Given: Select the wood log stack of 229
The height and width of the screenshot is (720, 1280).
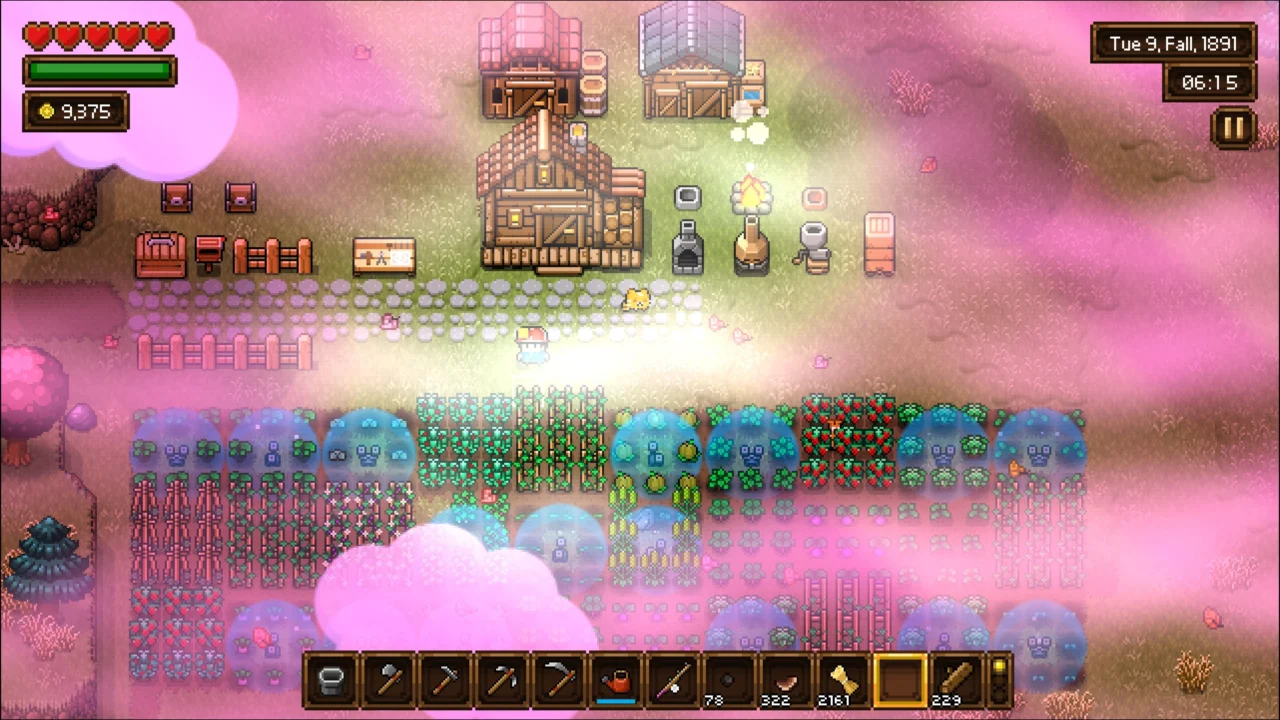Looking at the screenshot, I should pos(957,681).
